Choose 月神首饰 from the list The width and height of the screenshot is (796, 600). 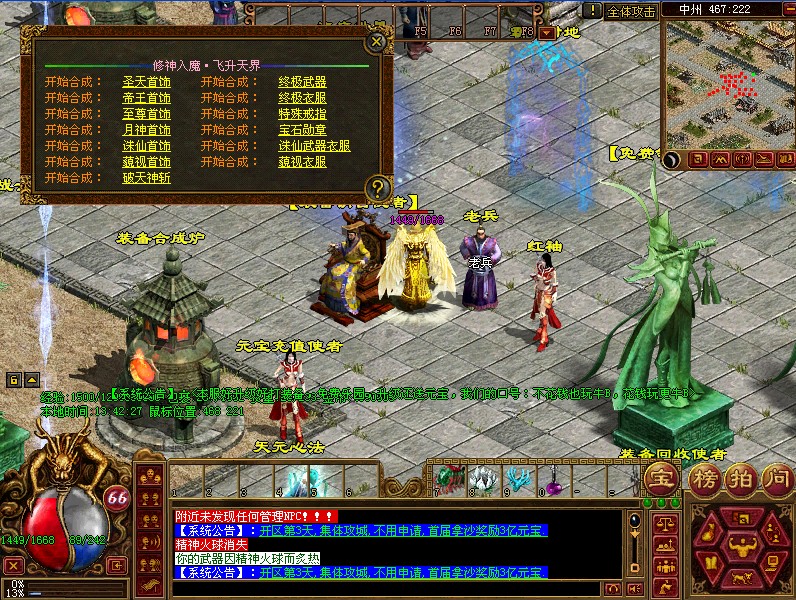coord(146,130)
